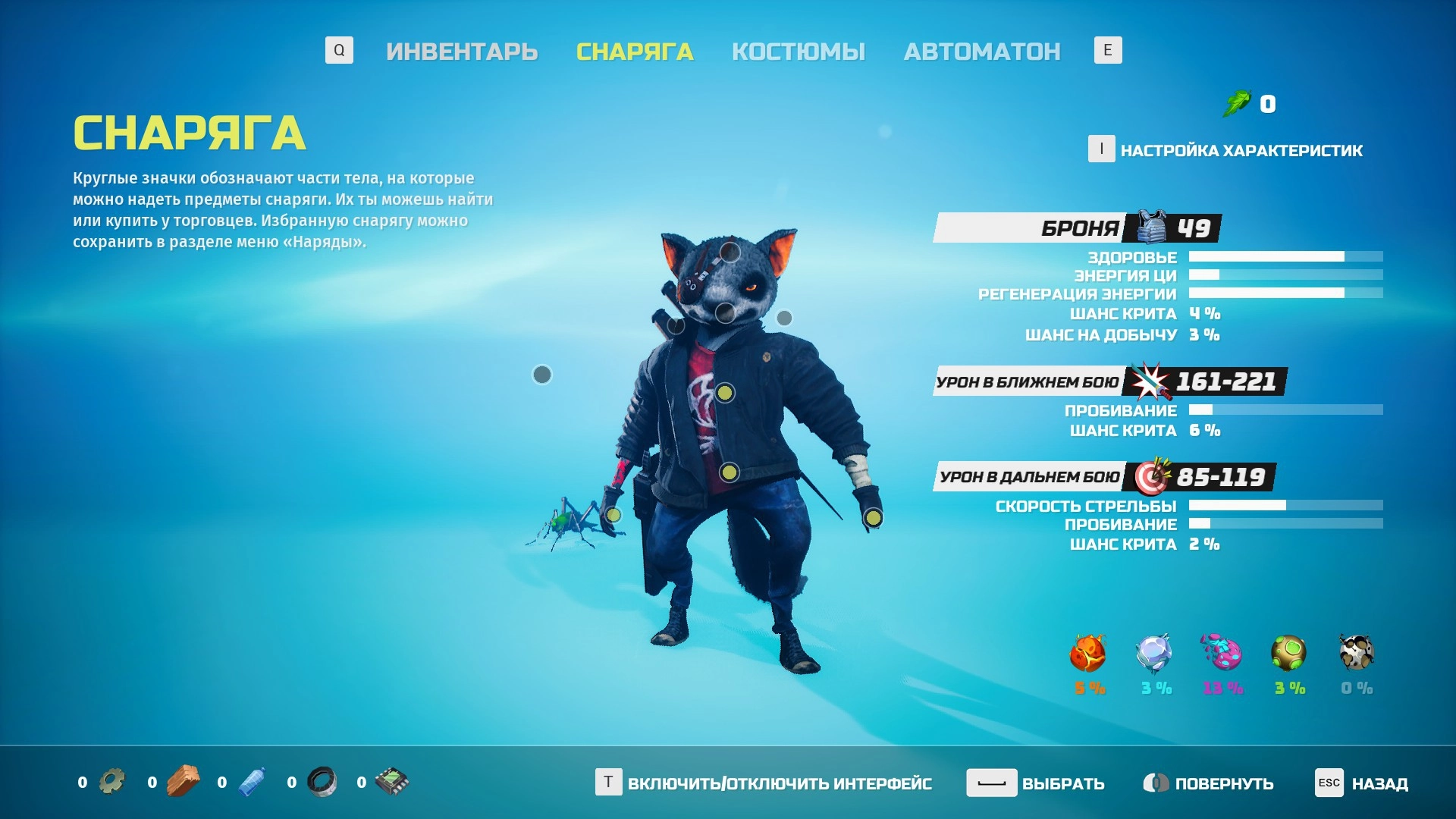Image resolution: width=1456 pixels, height=819 pixels.
Task: Select the waist gear slot marker
Action: [729, 473]
